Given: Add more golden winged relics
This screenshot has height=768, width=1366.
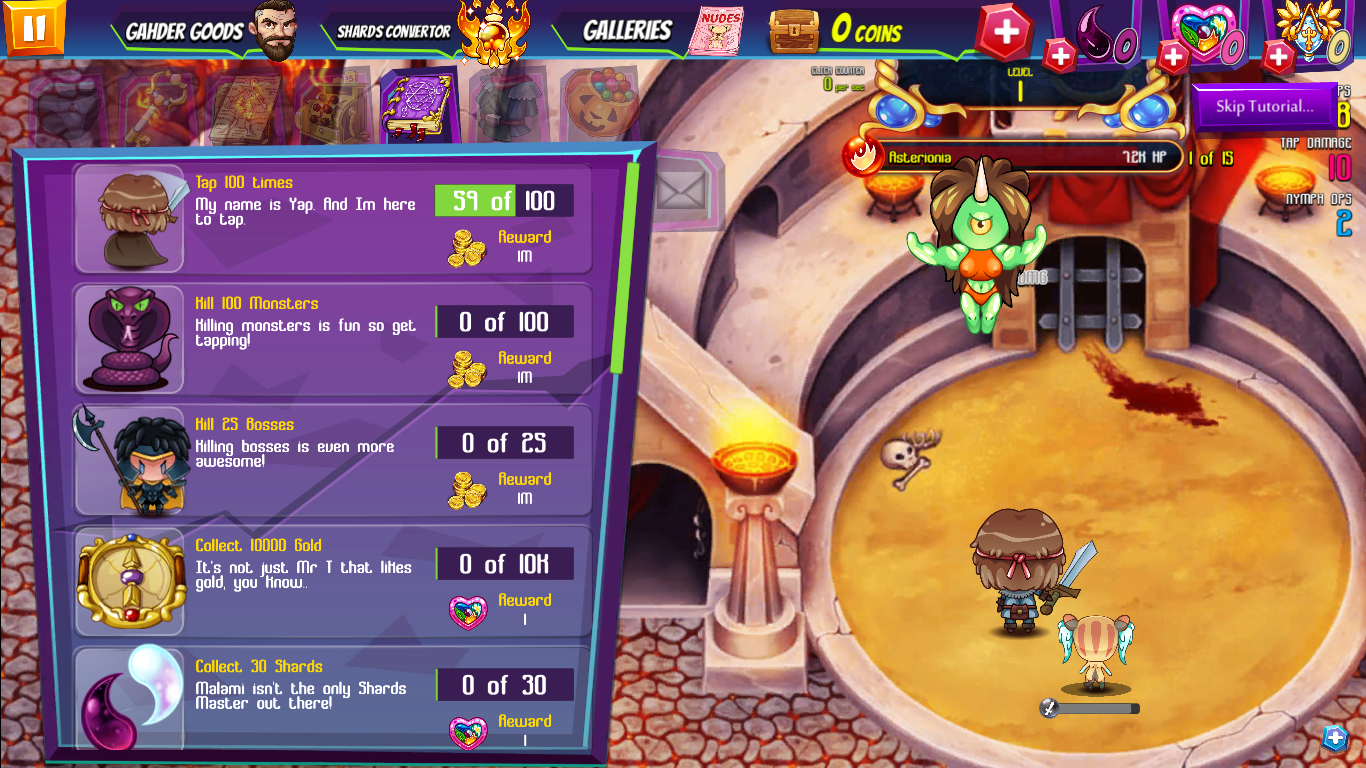Looking at the screenshot, I should pyautogui.click(x=1279, y=57).
